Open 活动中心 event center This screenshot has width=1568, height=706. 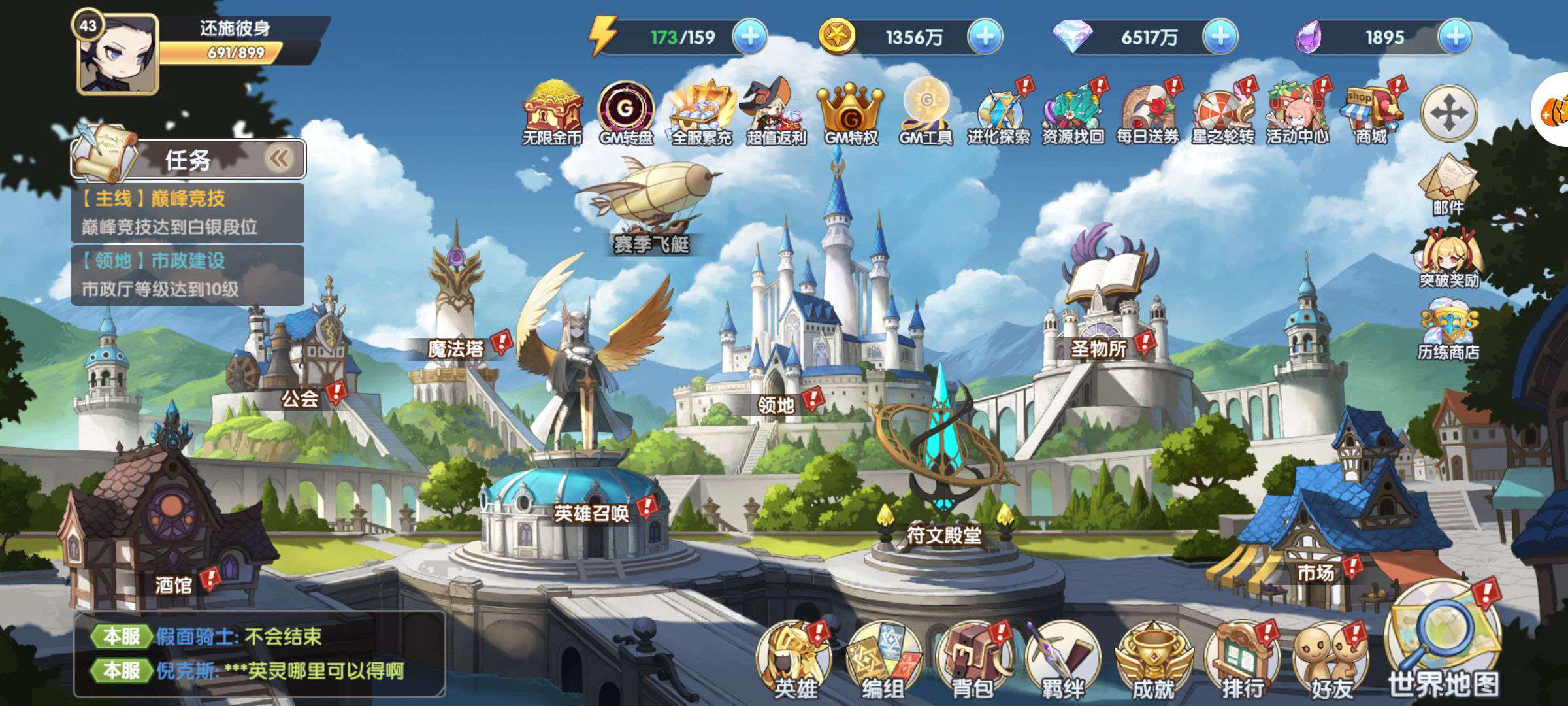point(1297,112)
